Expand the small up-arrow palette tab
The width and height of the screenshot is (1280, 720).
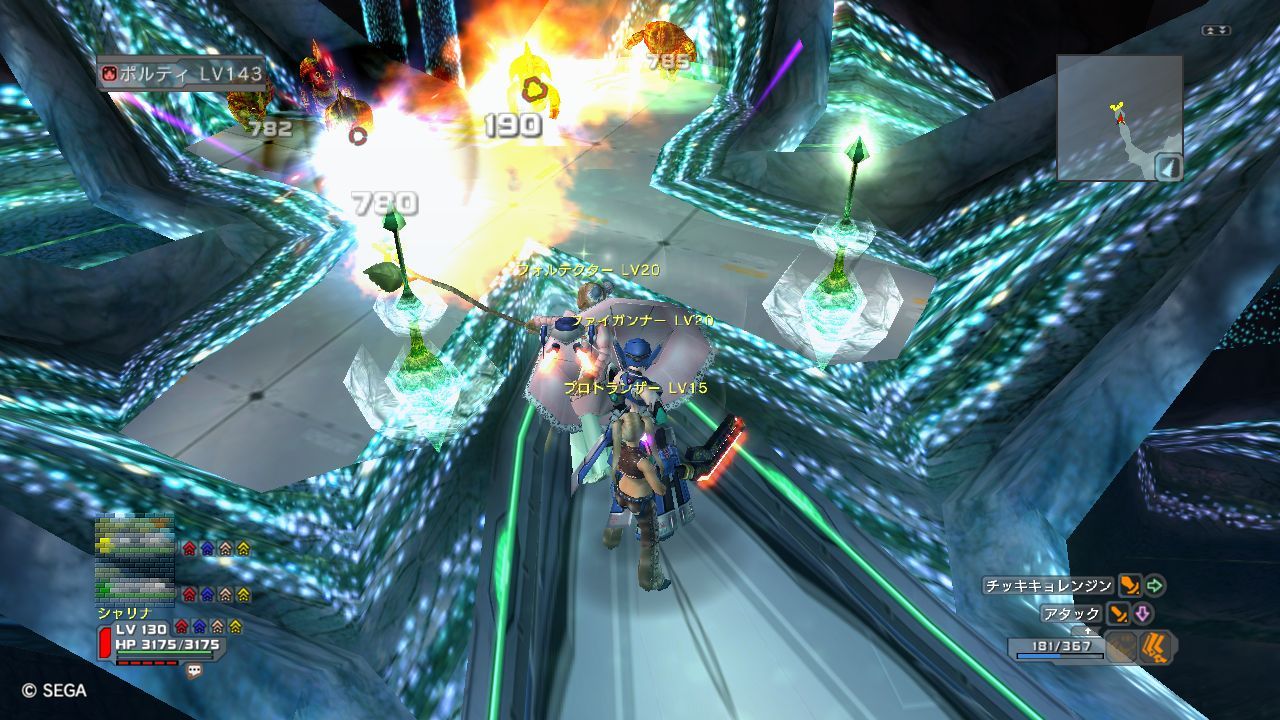coord(1088,631)
